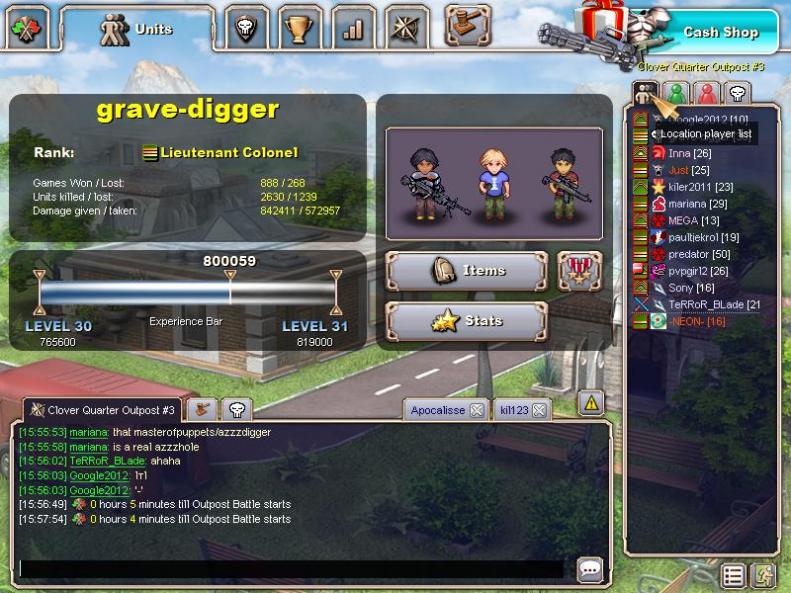Screen dimensions: 791x593
Task: Switch to the Units tab
Action: coord(137,29)
